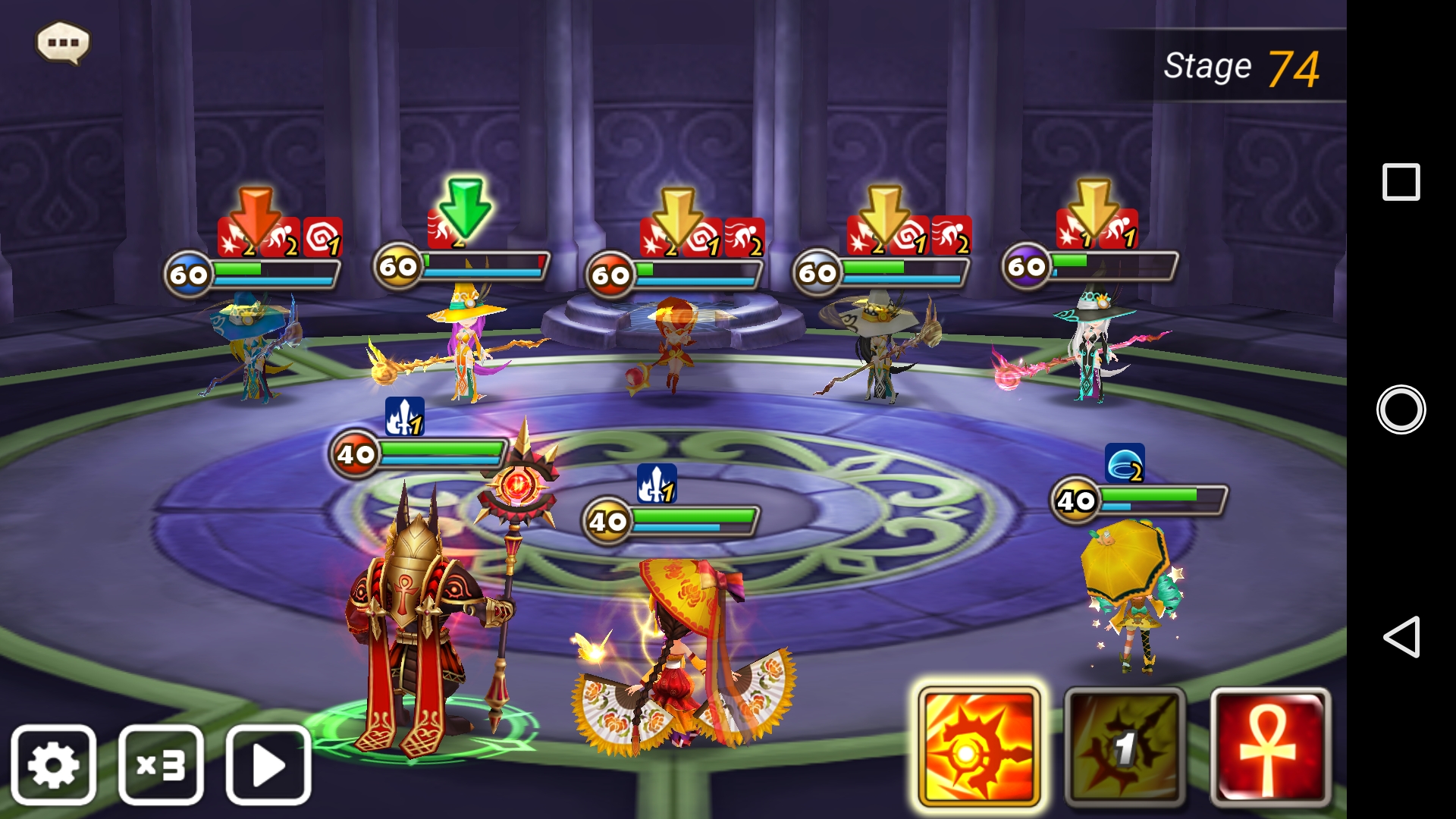This screenshot has height=819, width=1456.
Task: Open the chat speech bubble
Action: (x=63, y=42)
